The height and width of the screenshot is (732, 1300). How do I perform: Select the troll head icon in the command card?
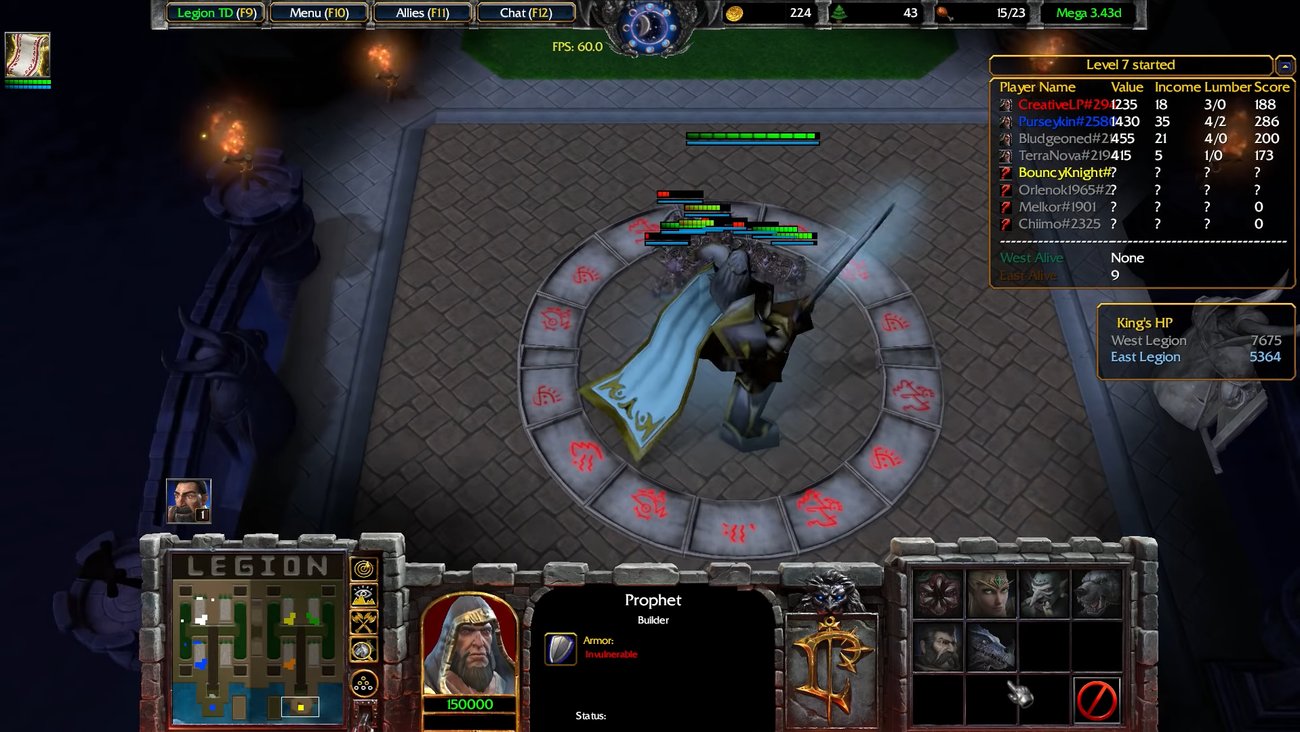click(x=1044, y=594)
